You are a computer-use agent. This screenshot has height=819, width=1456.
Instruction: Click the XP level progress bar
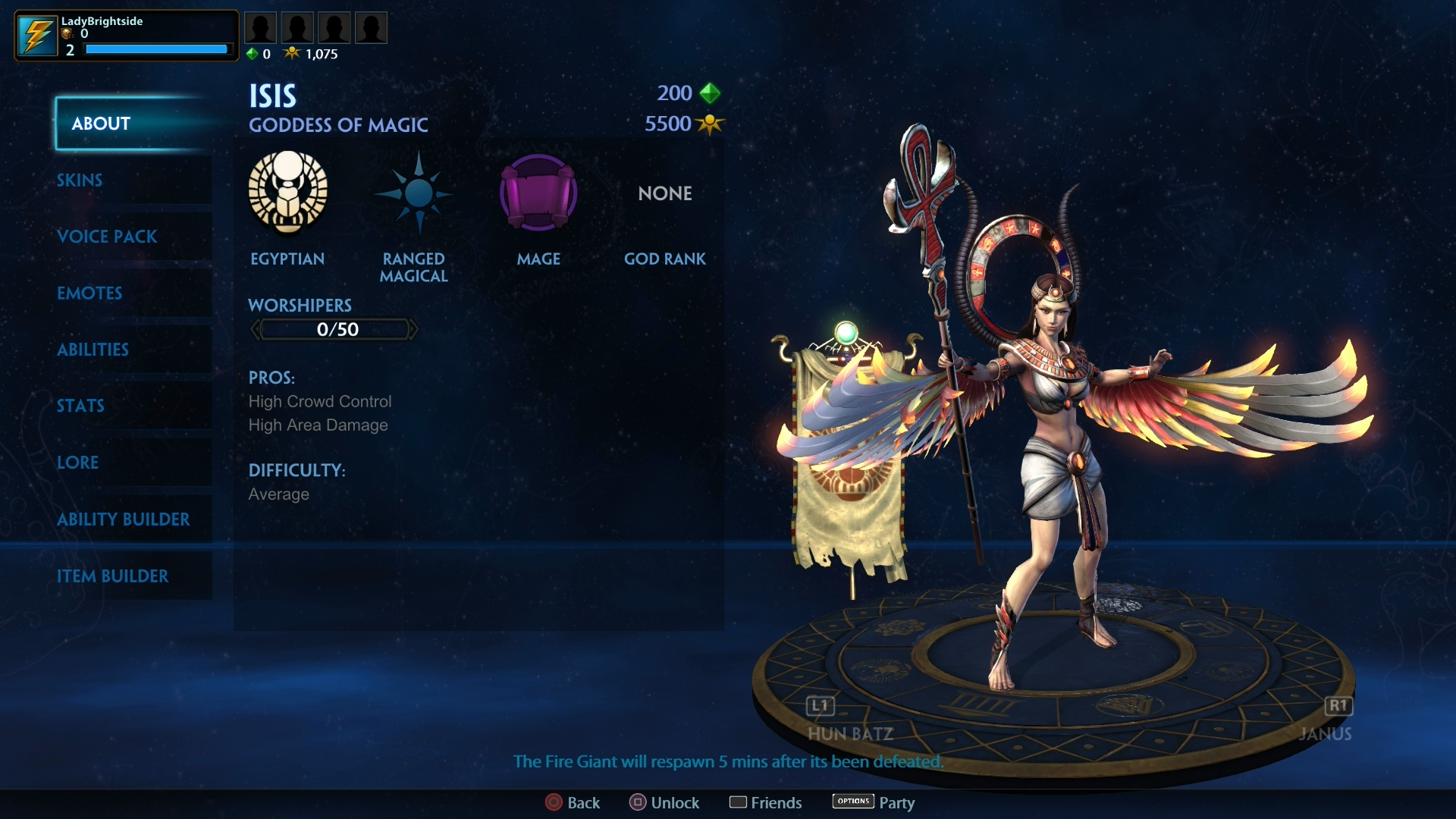[155, 49]
